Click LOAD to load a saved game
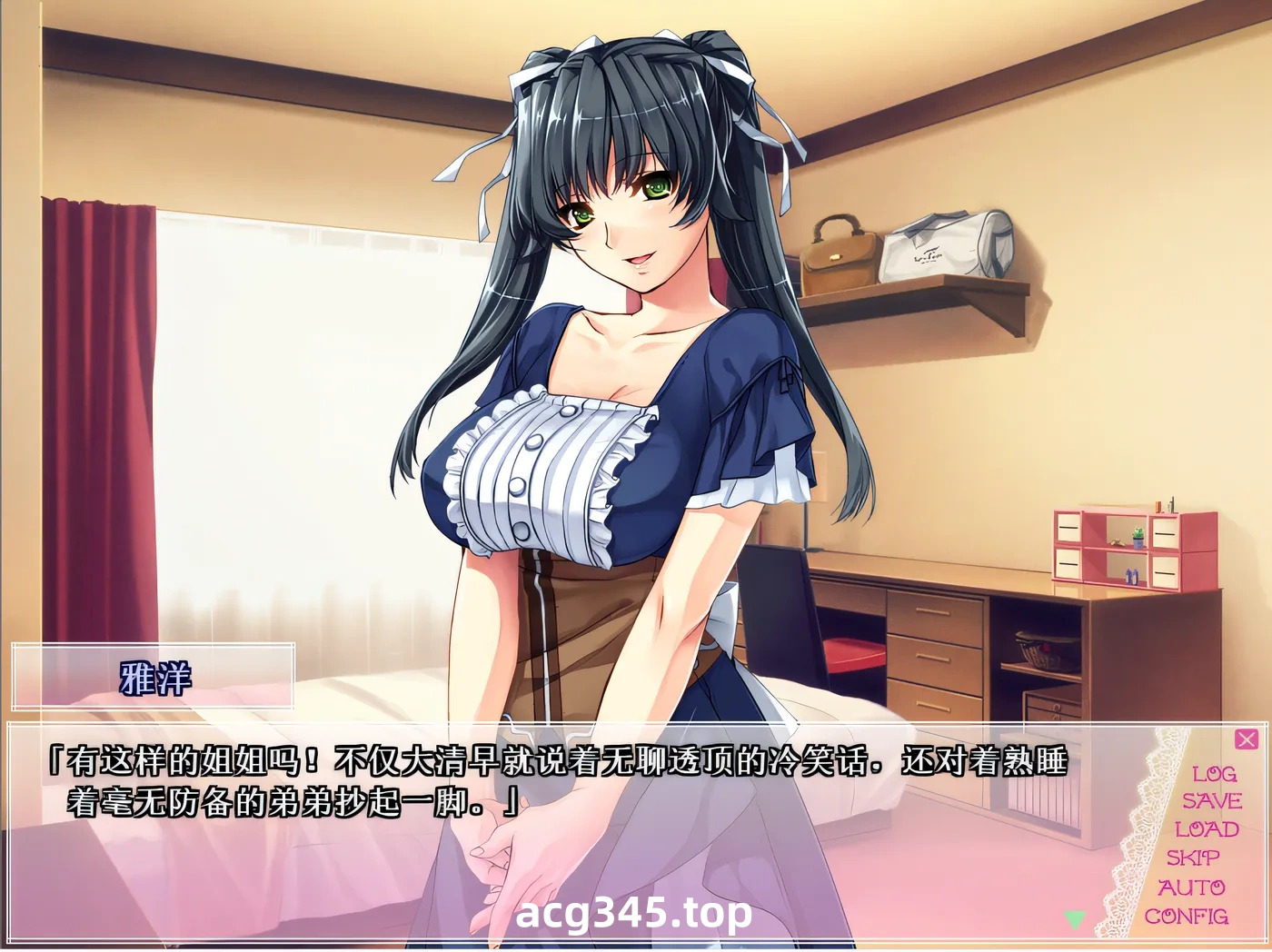The width and height of the screenshot is (1272, 952). click(x=1210, y=829)
